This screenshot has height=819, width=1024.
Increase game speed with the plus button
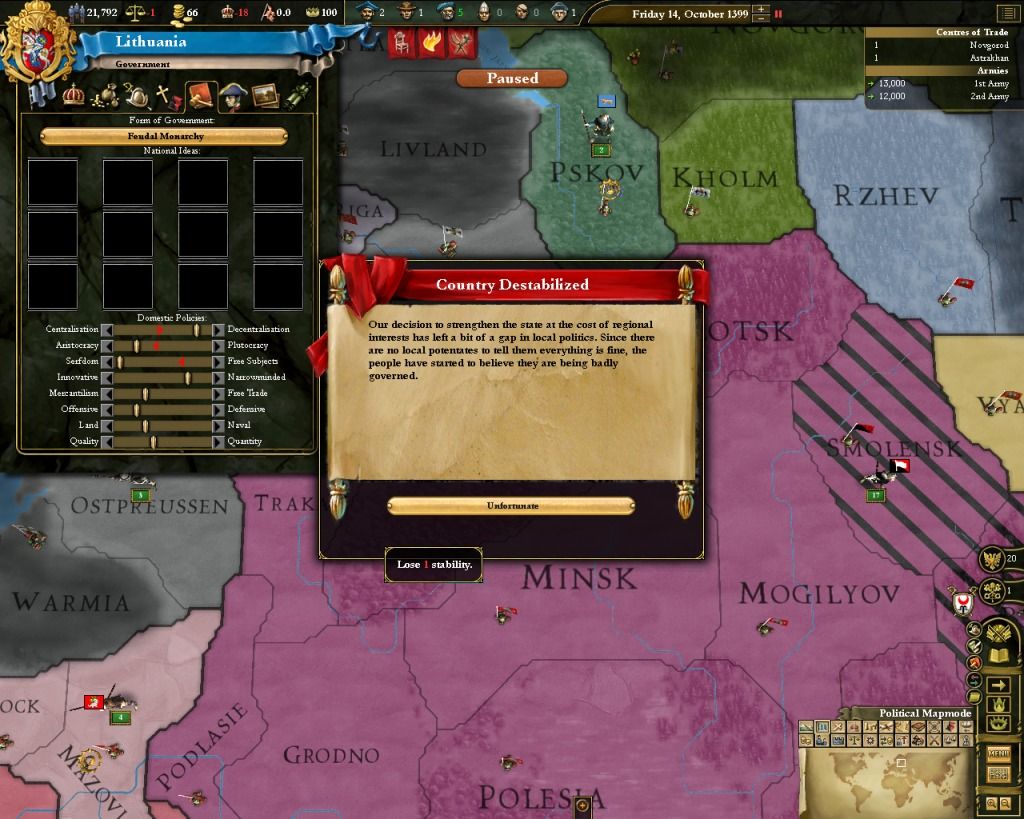coord(764,9)
